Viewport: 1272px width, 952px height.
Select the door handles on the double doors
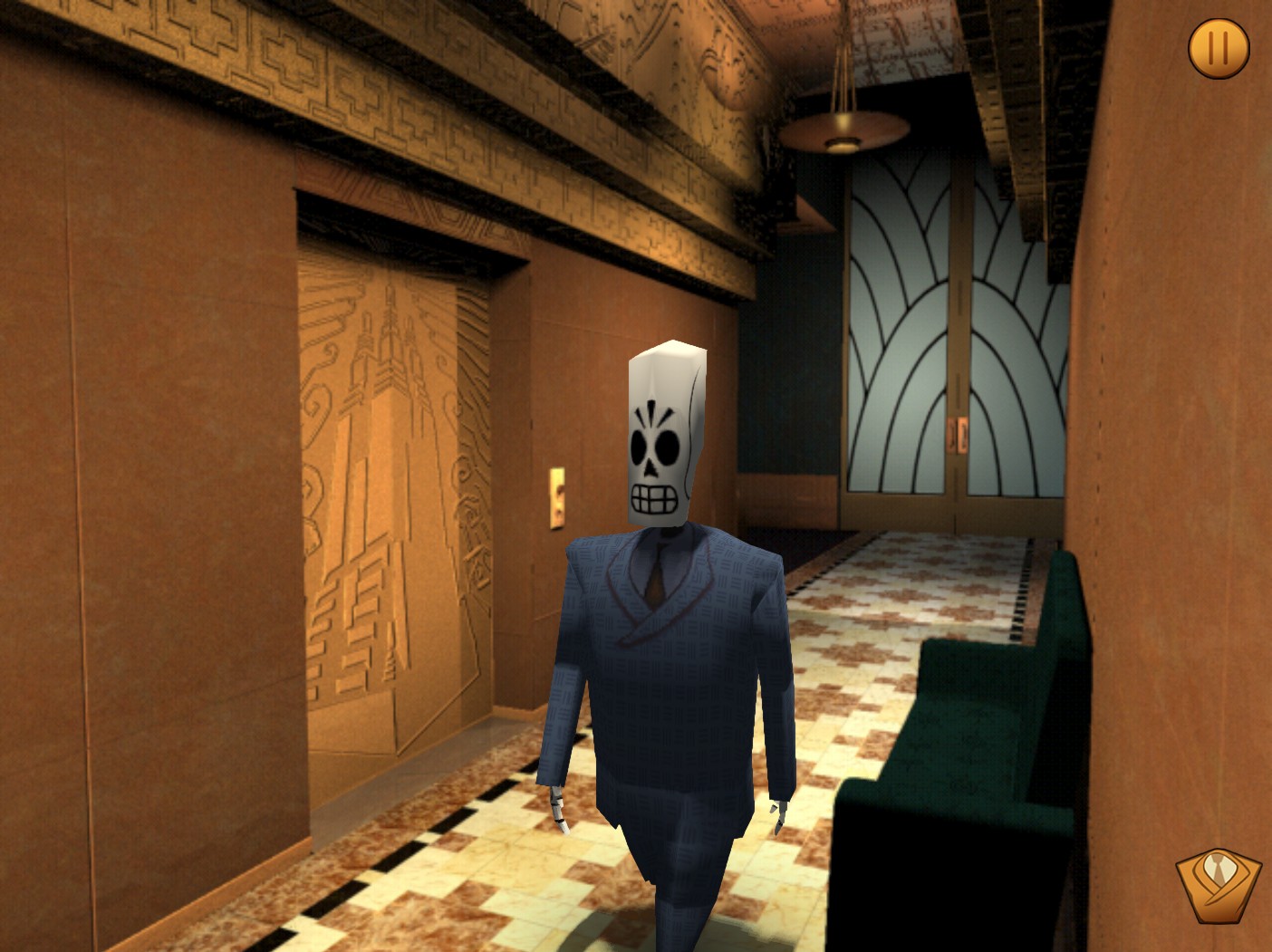point(957,435)
